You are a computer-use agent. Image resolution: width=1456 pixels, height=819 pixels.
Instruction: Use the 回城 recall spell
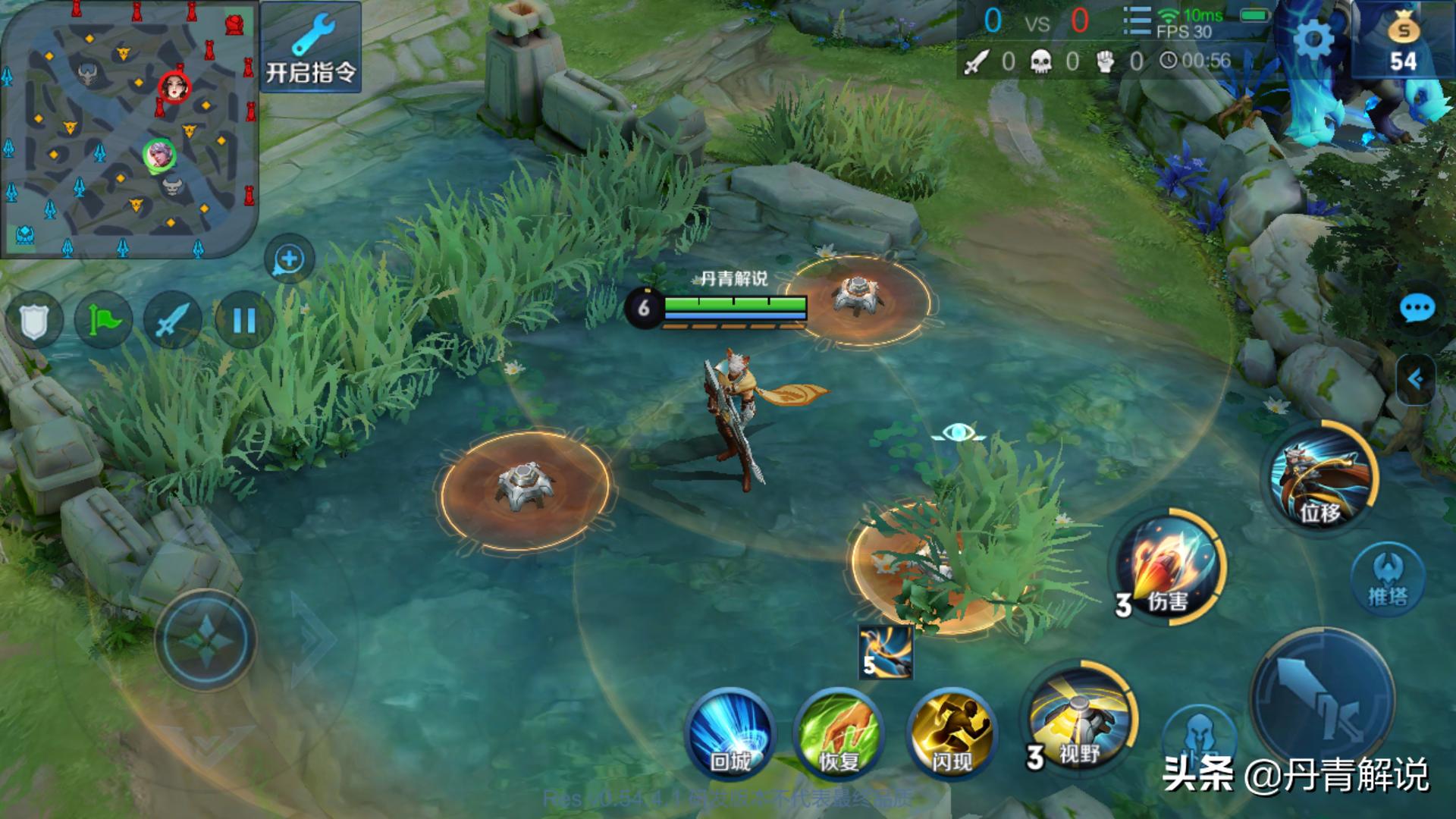[x=730, y=733]
